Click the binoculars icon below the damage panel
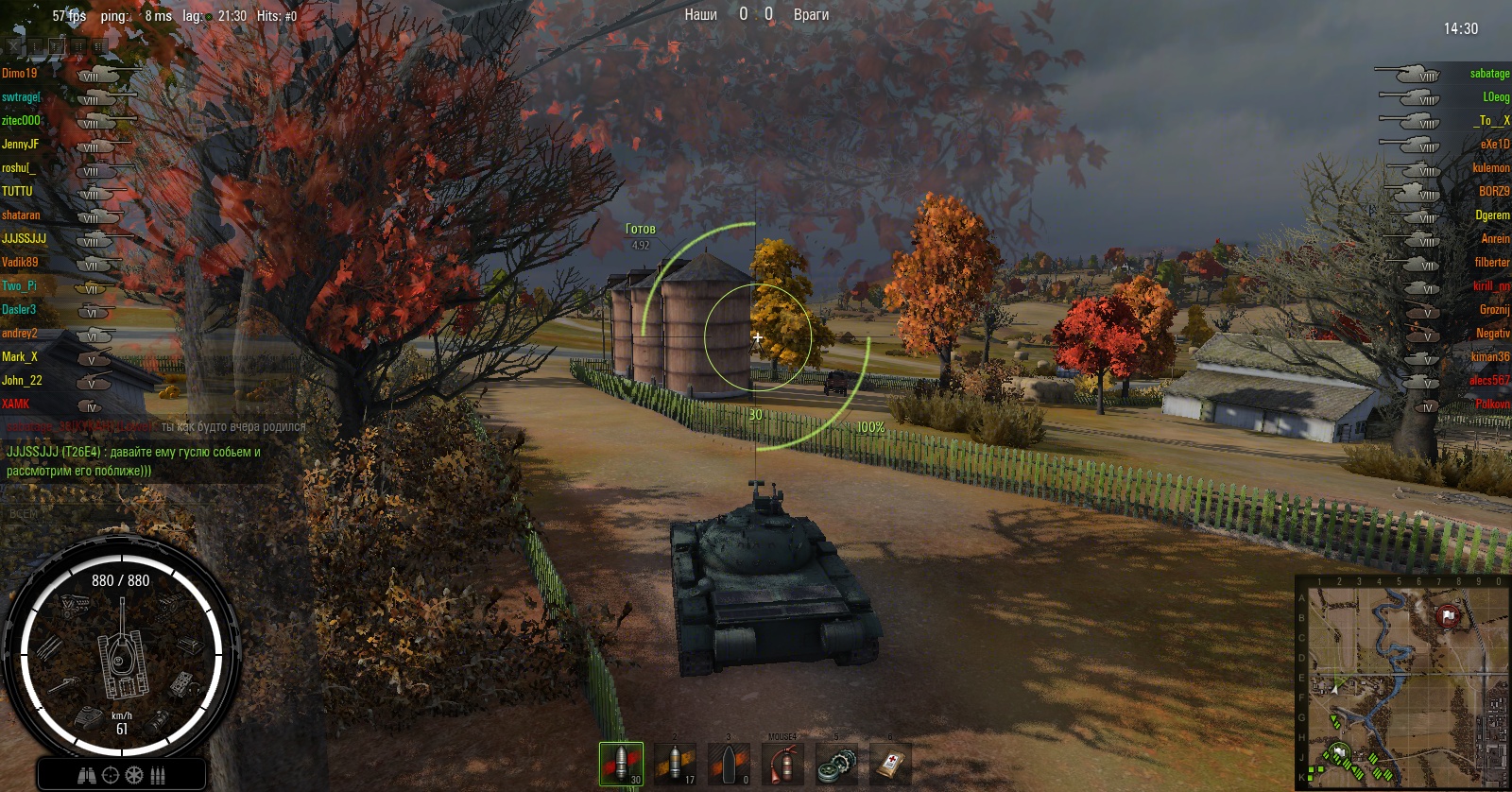 click(87, 776)
